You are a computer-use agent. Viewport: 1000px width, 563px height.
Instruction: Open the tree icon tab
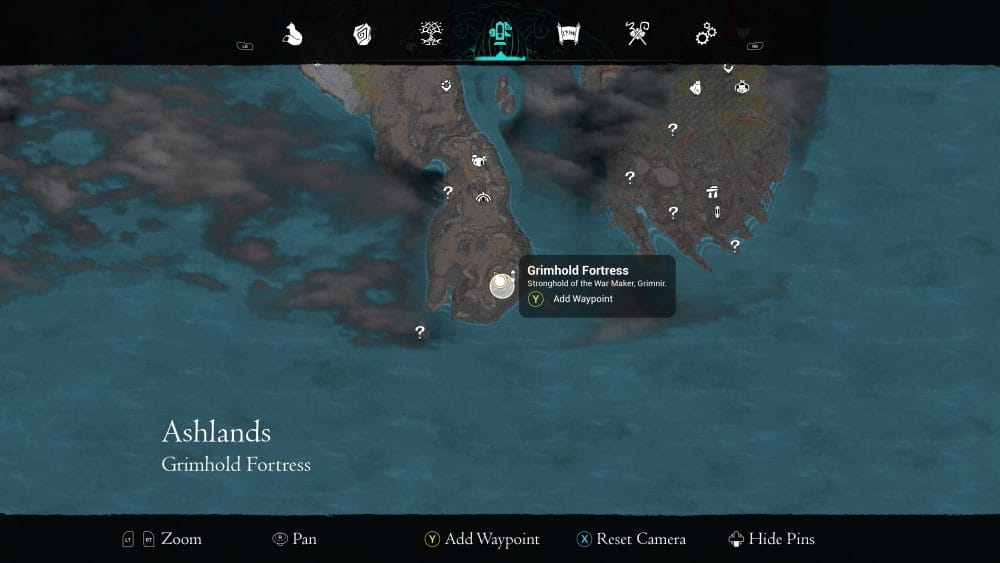(x=431, y=35)
